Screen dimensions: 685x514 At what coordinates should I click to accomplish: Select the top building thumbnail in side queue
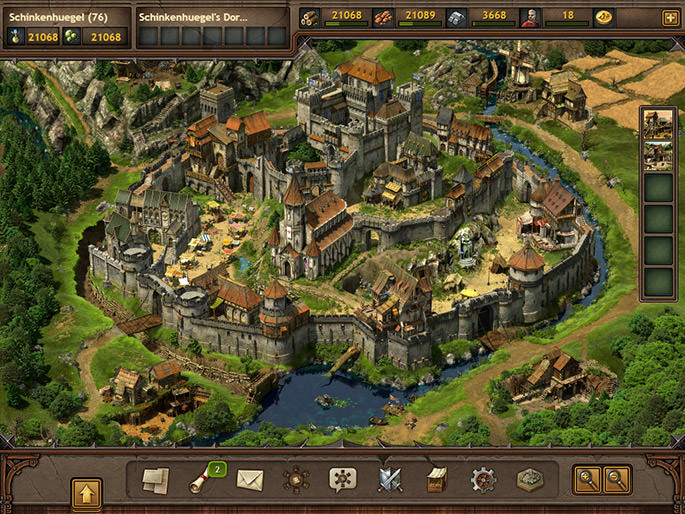pos(658,124)
